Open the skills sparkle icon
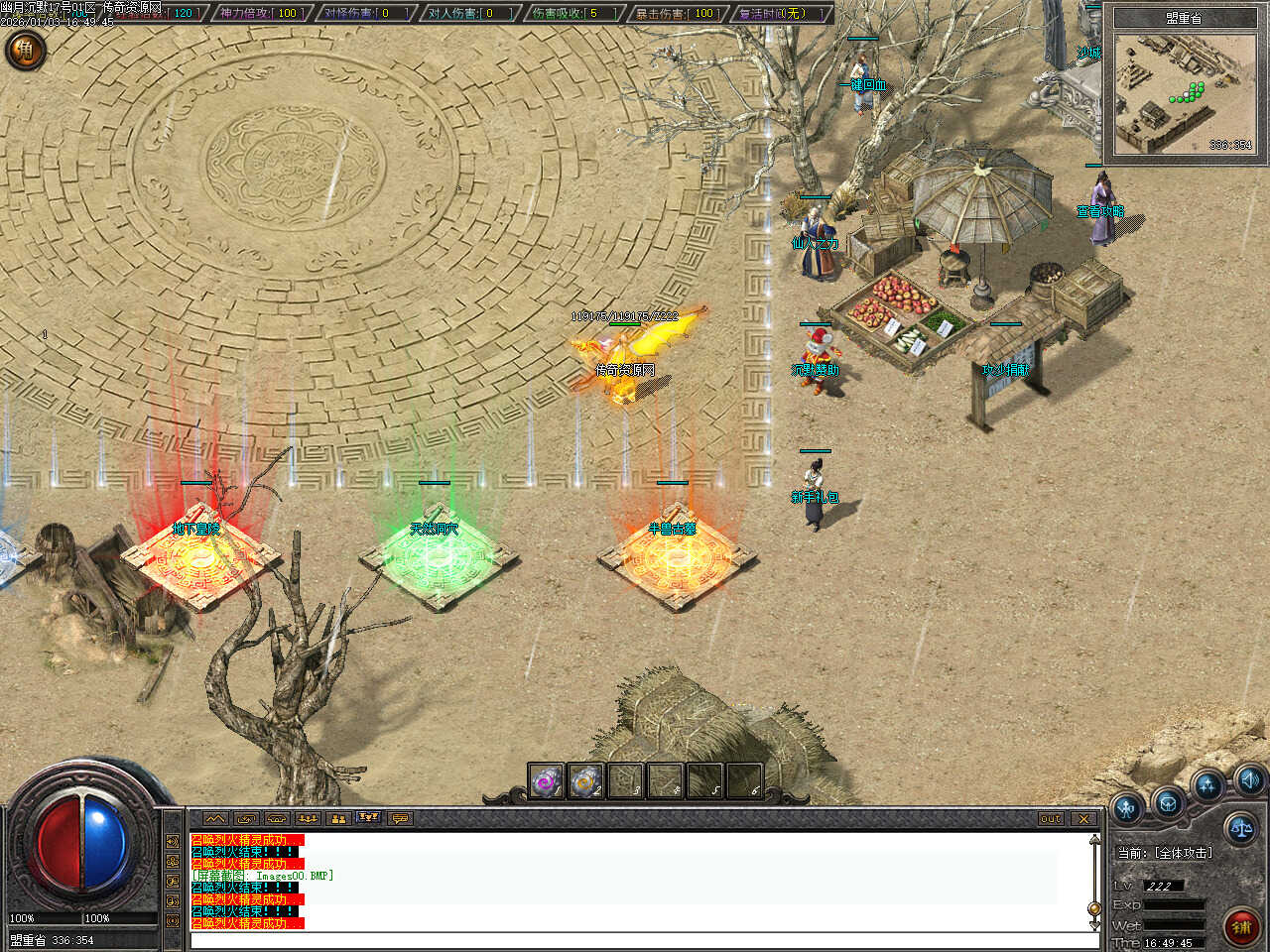Viewport: 1270px width, 952px height. click(x=1207, y=786)
